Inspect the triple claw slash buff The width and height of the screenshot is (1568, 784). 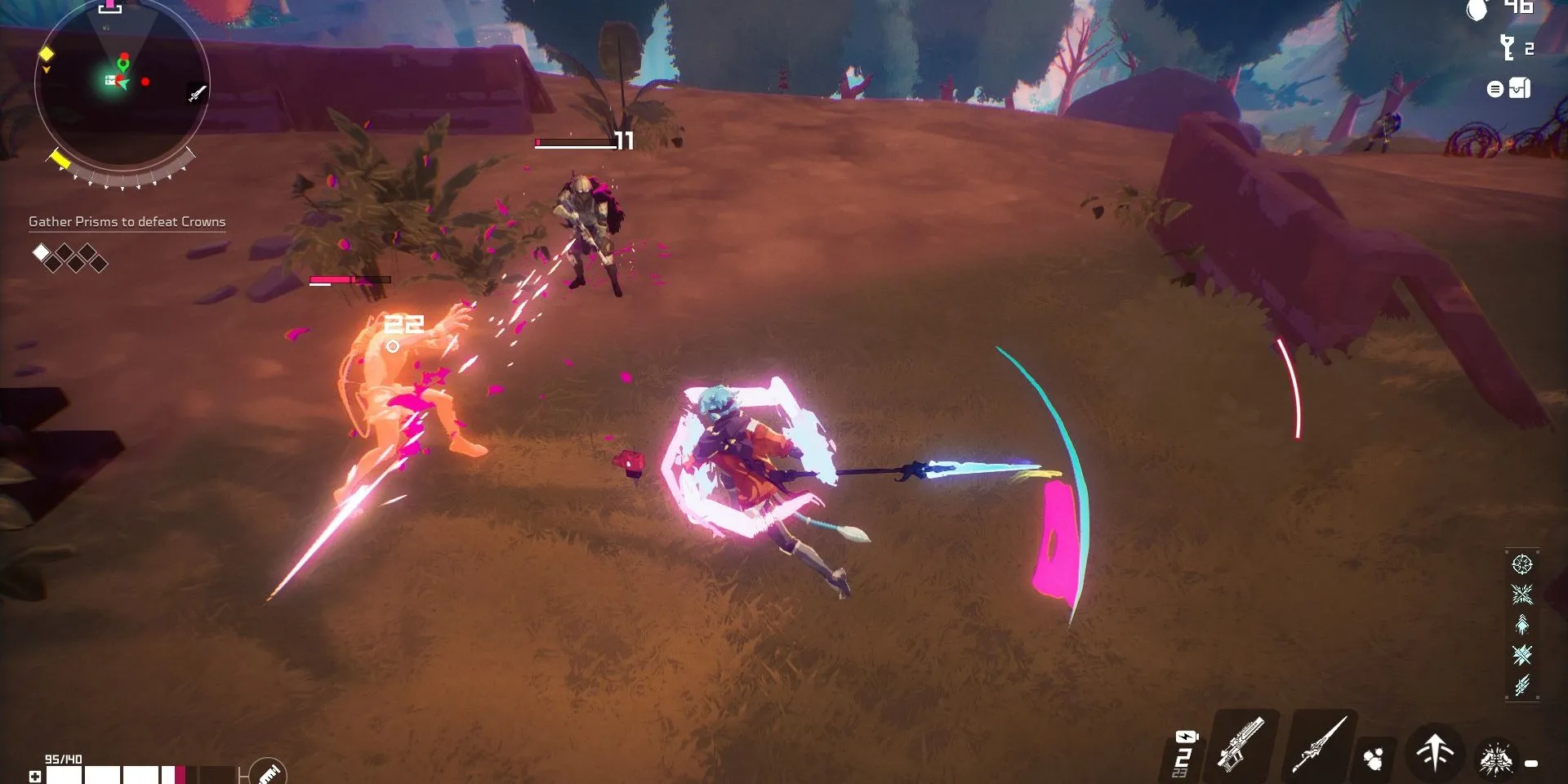click(1521, 685)
